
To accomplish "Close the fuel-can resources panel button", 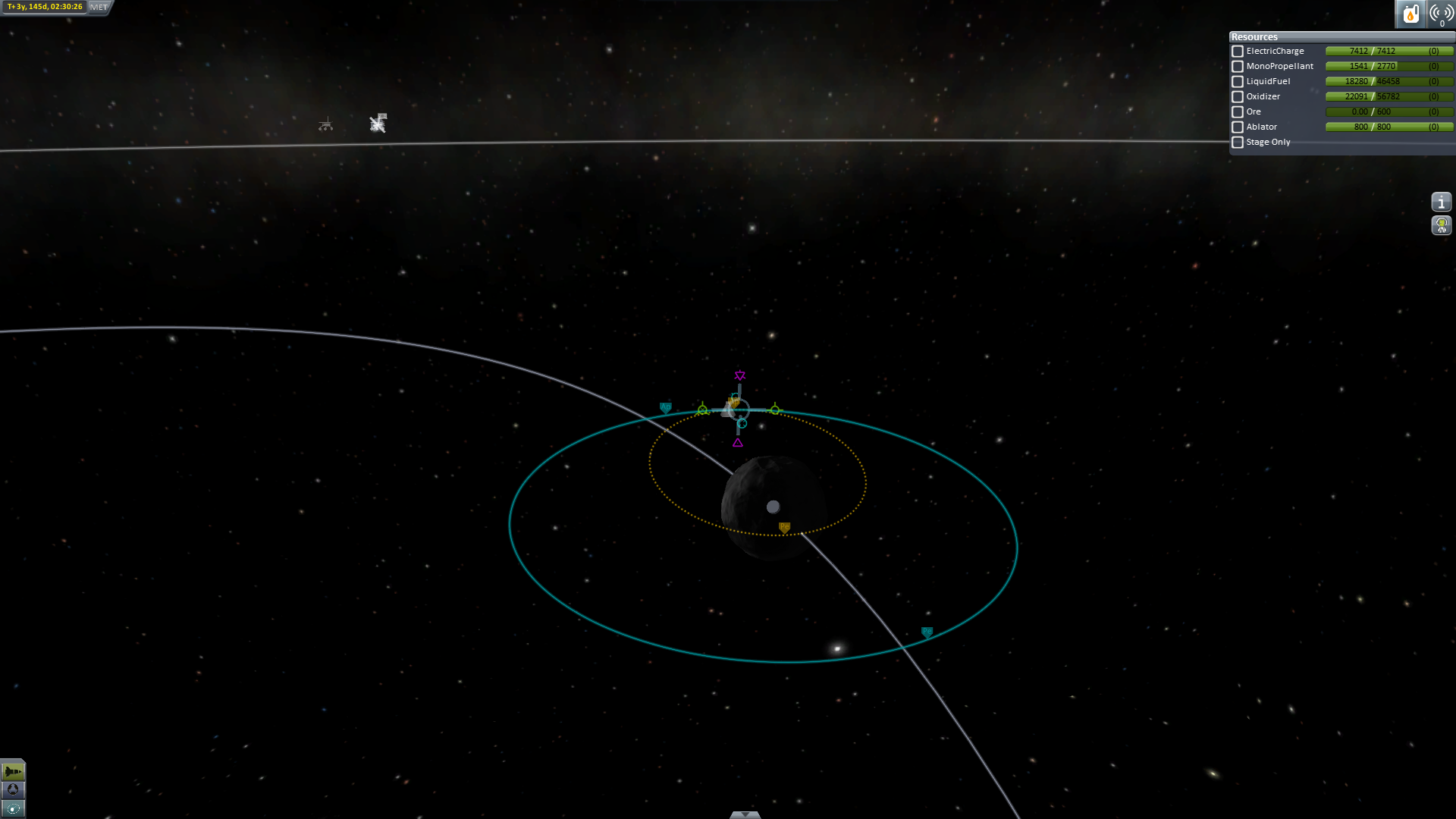I will coord(1410,14).
